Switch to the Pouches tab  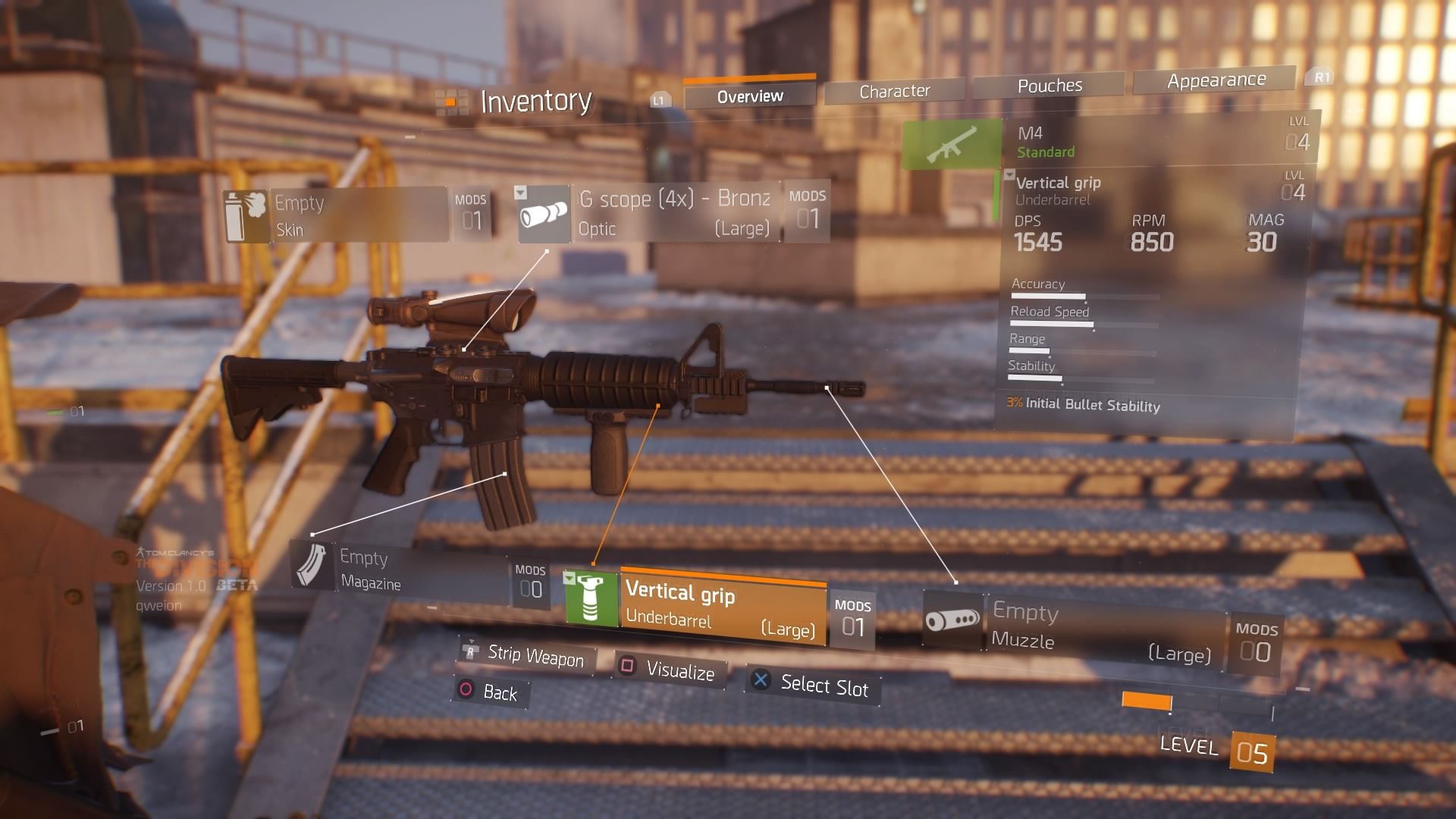[1050, 86]
